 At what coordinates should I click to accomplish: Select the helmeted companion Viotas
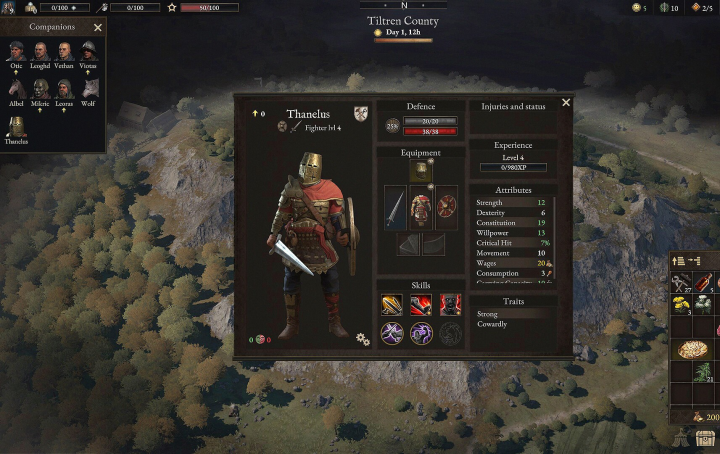89,51
